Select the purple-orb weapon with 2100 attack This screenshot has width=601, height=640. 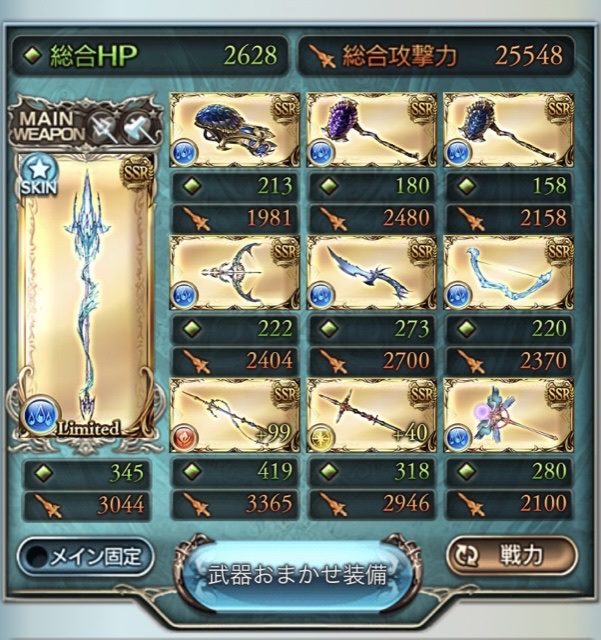pos(507,415)
